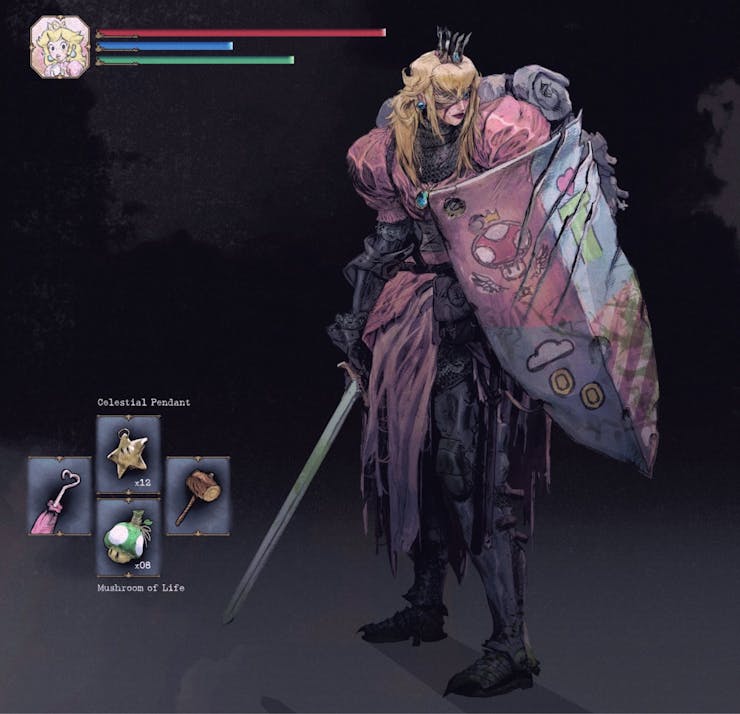Image resolution: width=740 pixels, height=714 pixels.
Task: Select the Celestial Pendant star slot
Action: (128, 453)
